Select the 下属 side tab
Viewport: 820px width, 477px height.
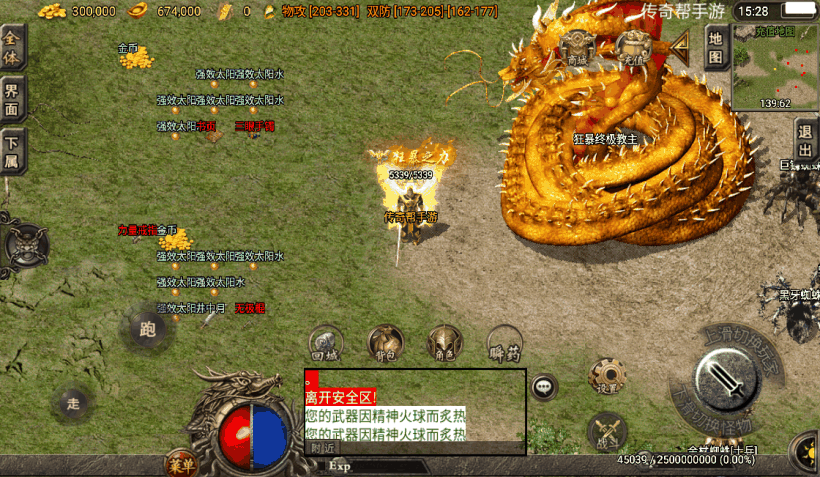12,152
